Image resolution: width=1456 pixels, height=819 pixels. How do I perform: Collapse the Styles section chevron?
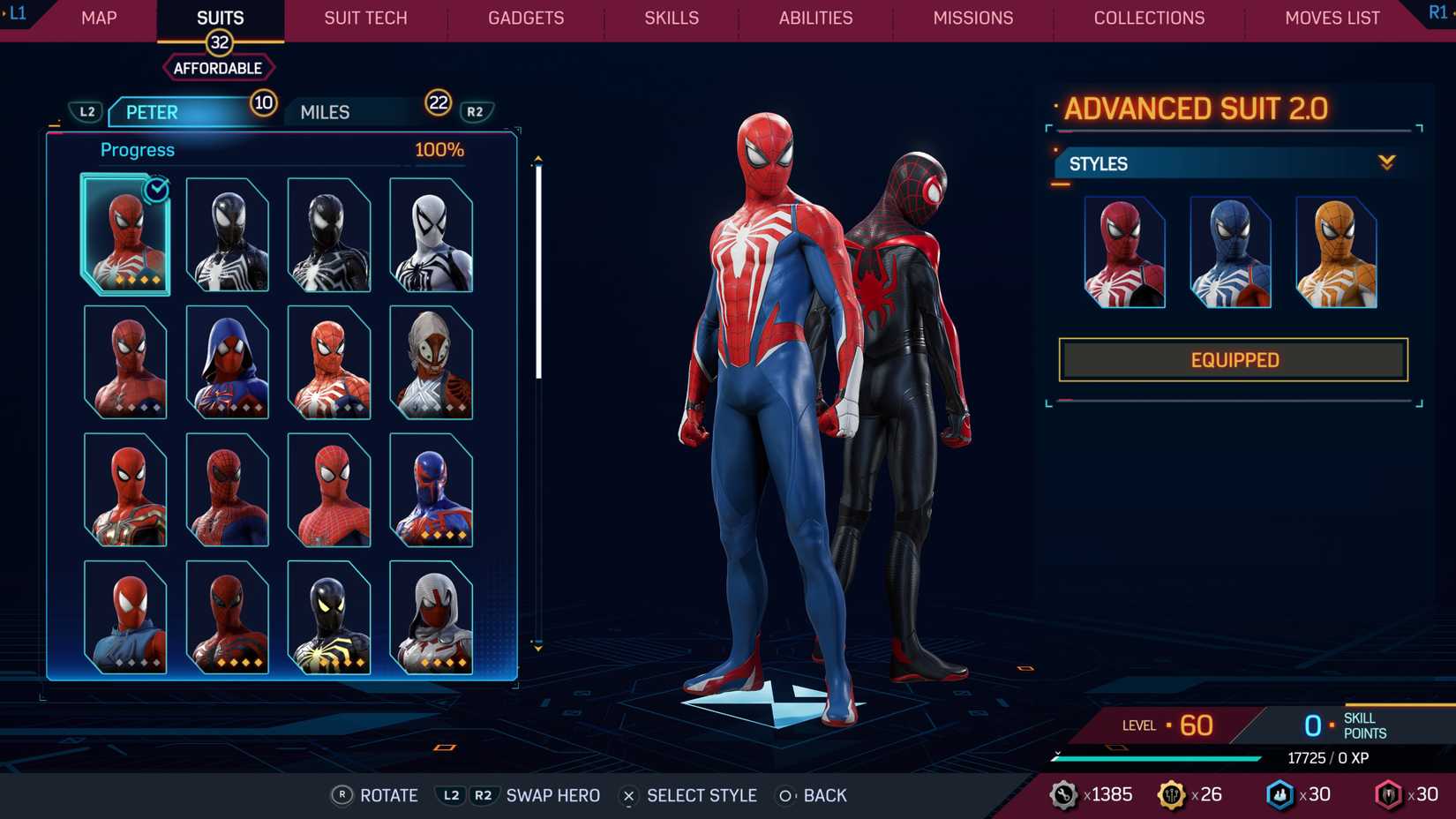1387,162
